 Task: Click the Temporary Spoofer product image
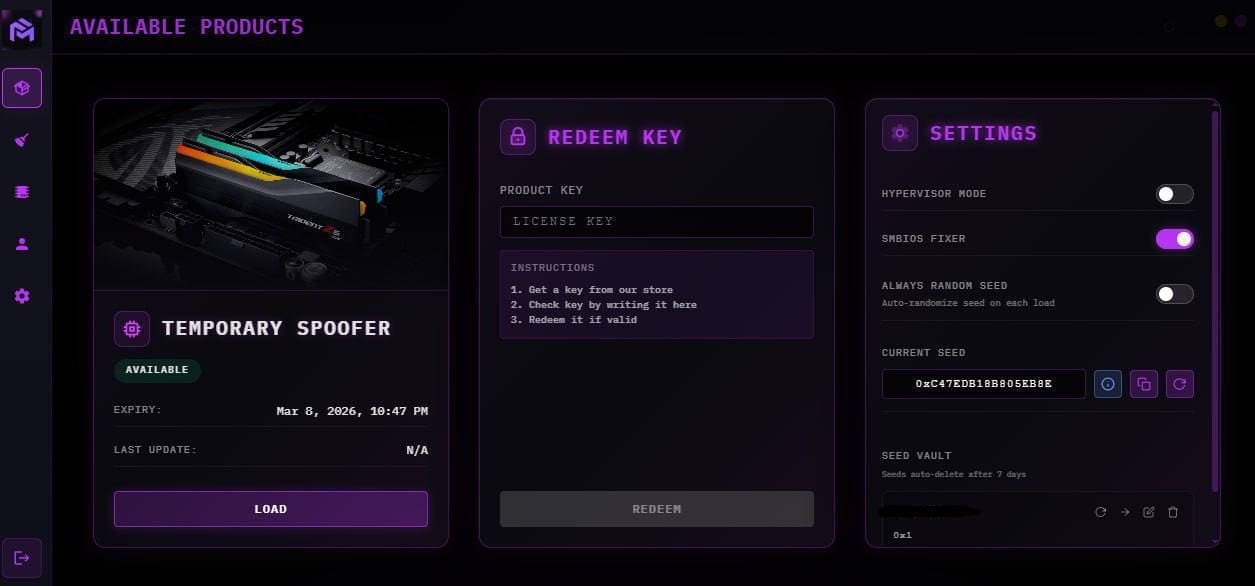click(270, 194)
